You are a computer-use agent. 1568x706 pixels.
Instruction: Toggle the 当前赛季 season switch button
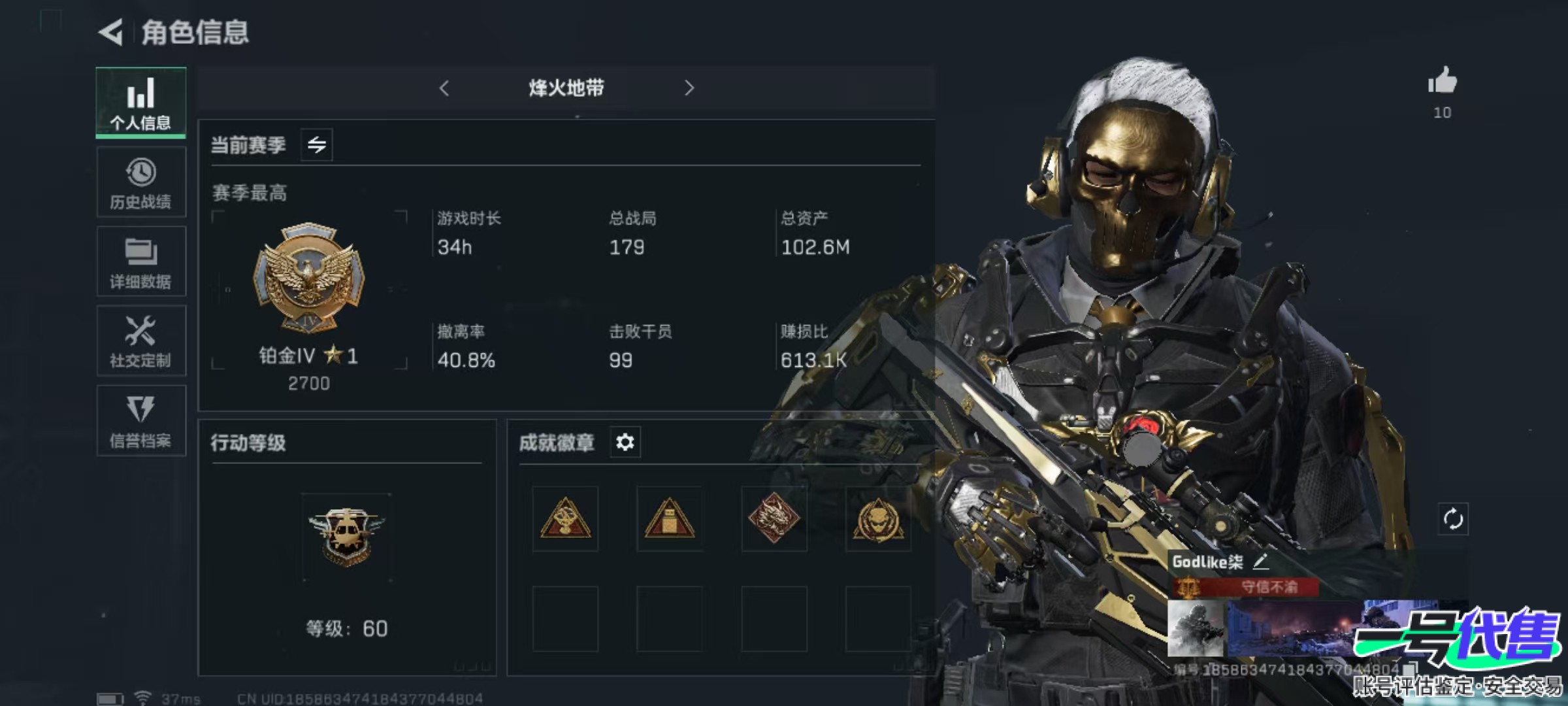317,144
